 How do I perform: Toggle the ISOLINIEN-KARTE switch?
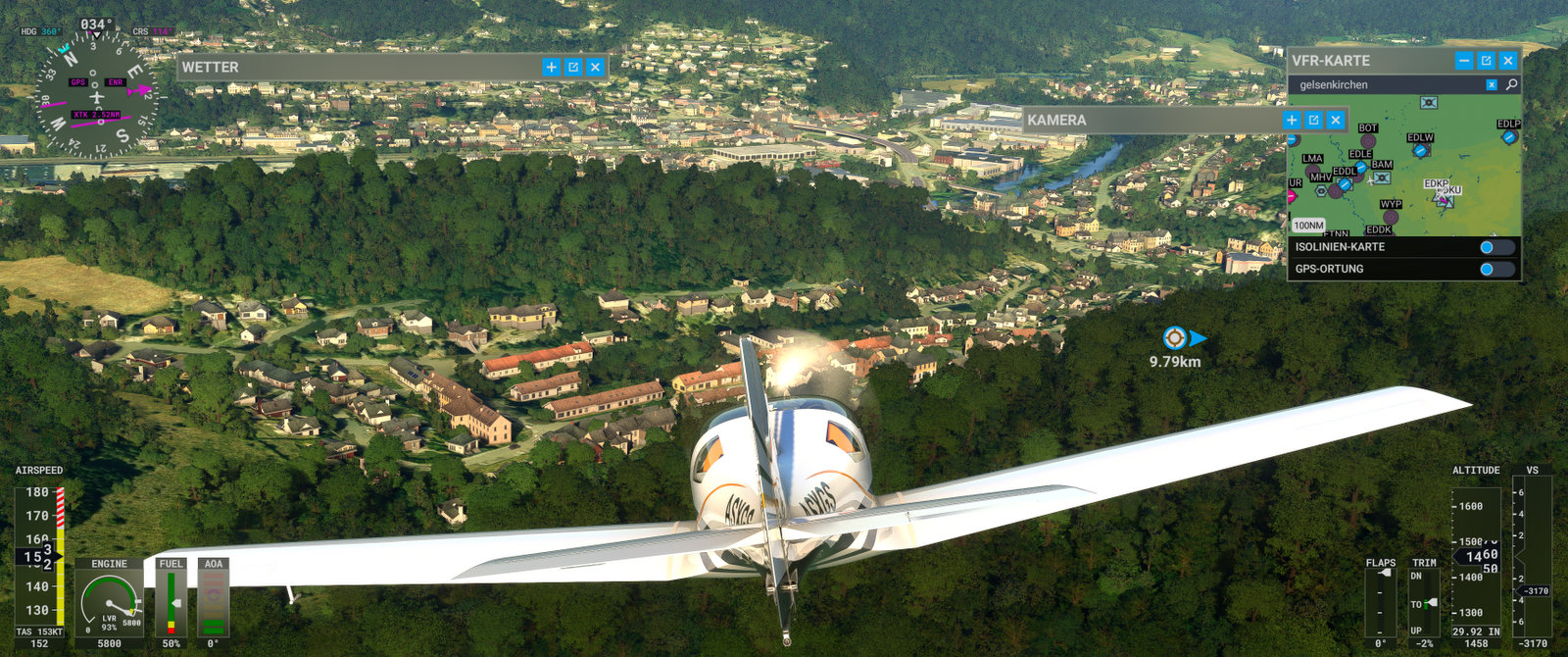[x=1495, y=247]
